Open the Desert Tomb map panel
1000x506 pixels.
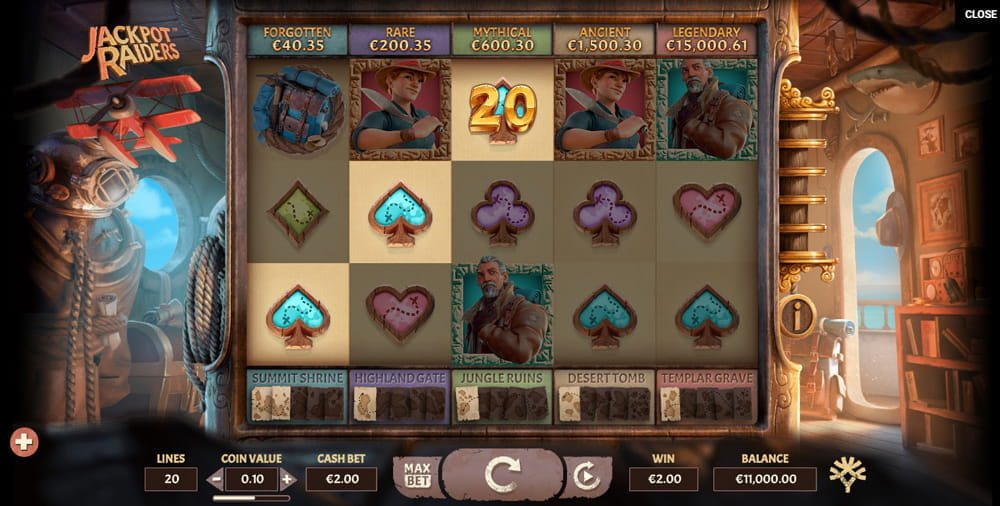point(604,396)
